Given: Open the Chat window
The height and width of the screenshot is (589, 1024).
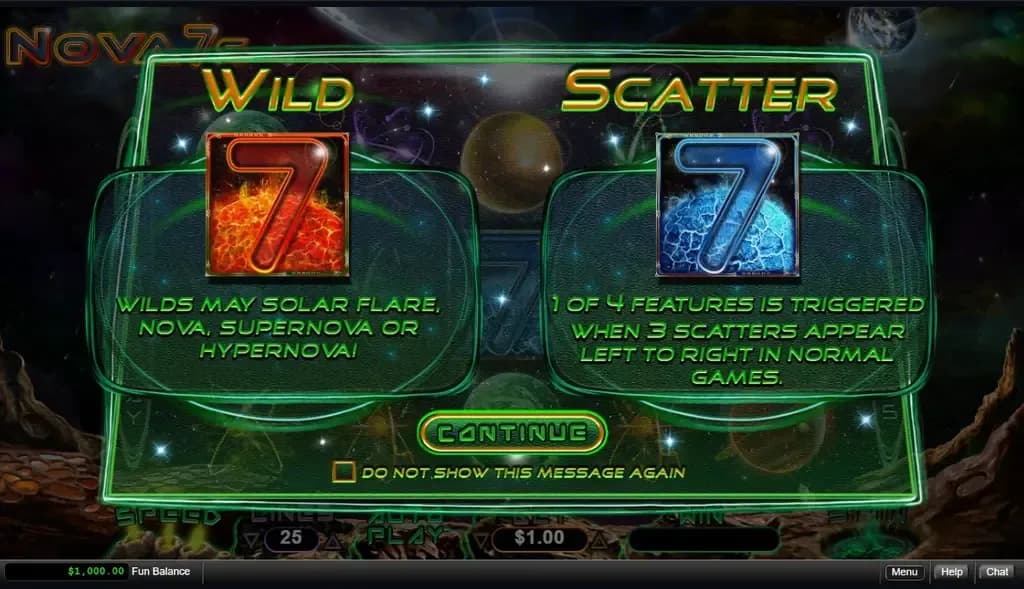Looking at the screenshot, I should click(x=997, y=572).
